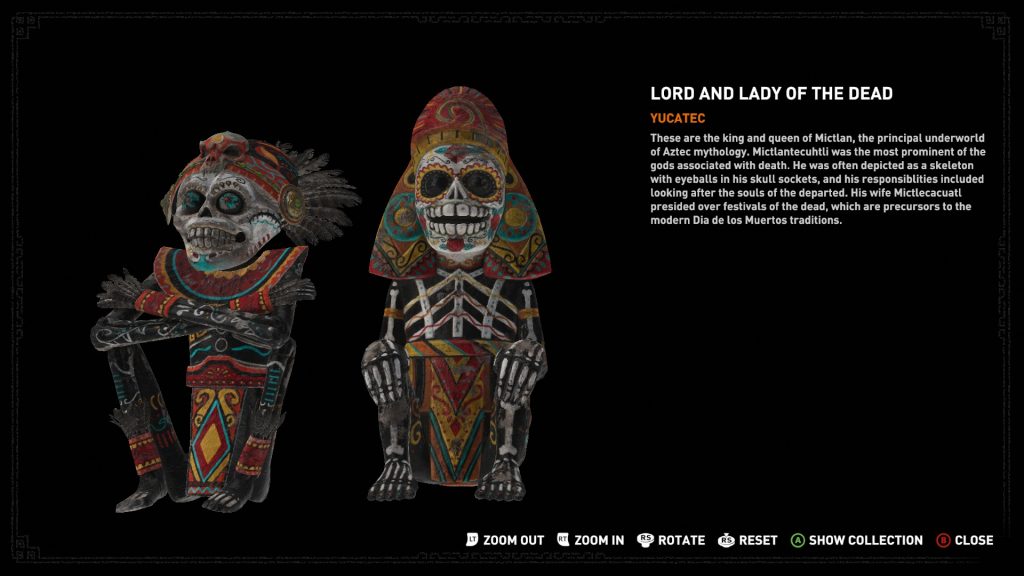The width and height of the screenshot is (1024, 576).
Task: Select the Zoom Out option
Action: coord(505,540)
